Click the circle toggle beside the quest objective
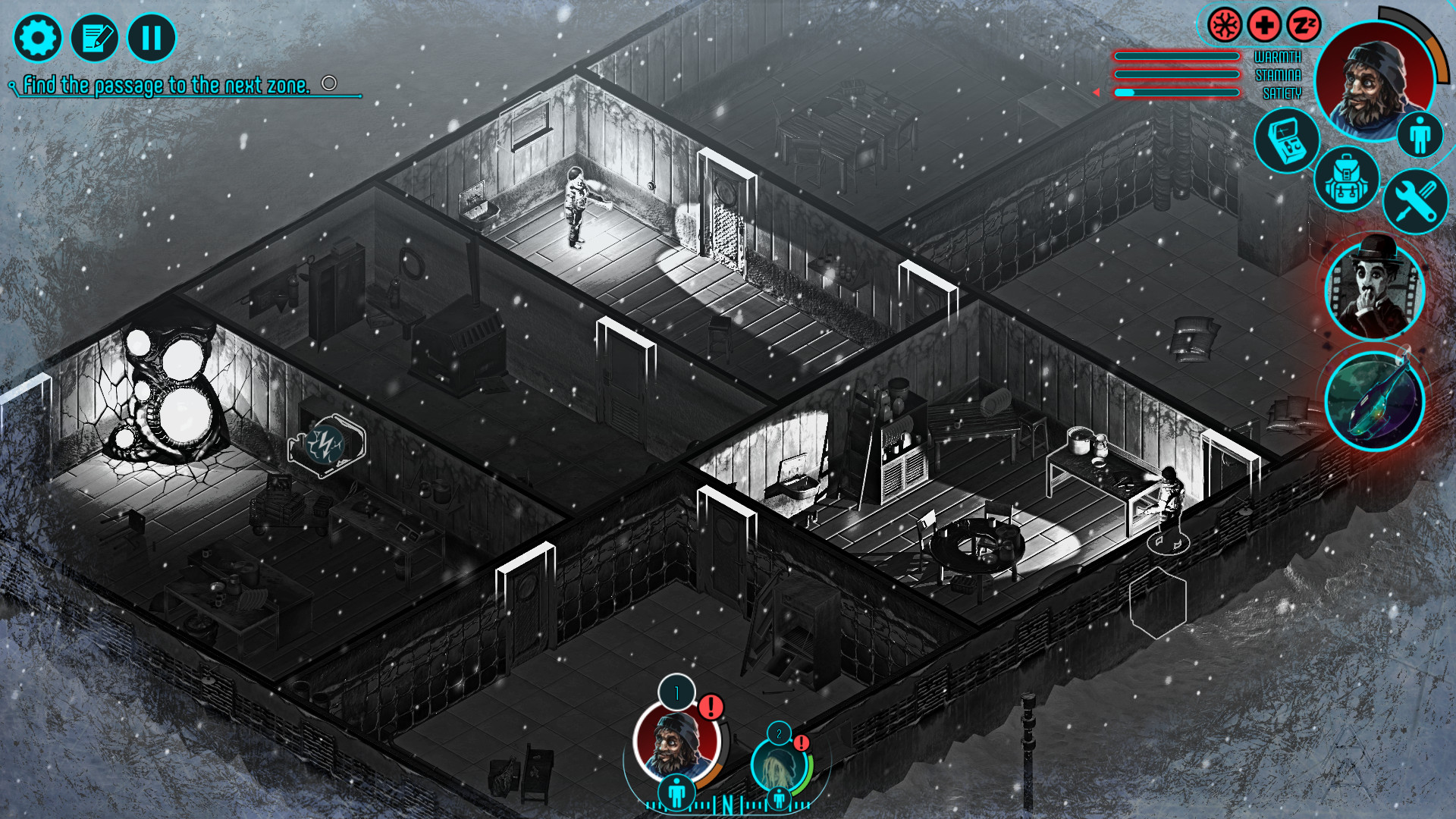 [x=329, y=83]
